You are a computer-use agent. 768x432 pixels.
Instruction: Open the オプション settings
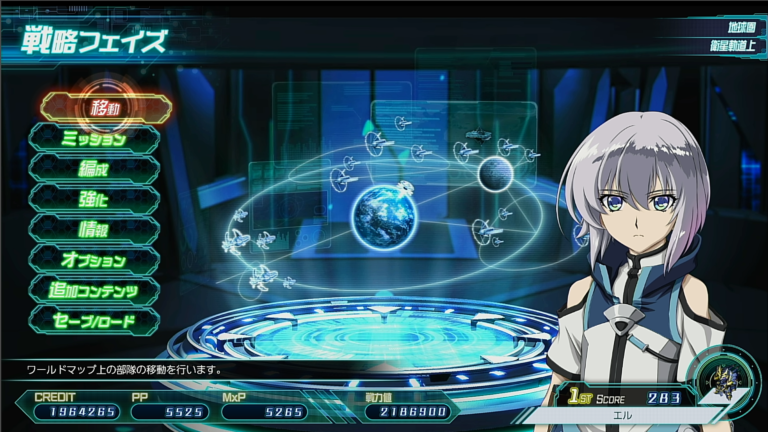coord(94,260)
